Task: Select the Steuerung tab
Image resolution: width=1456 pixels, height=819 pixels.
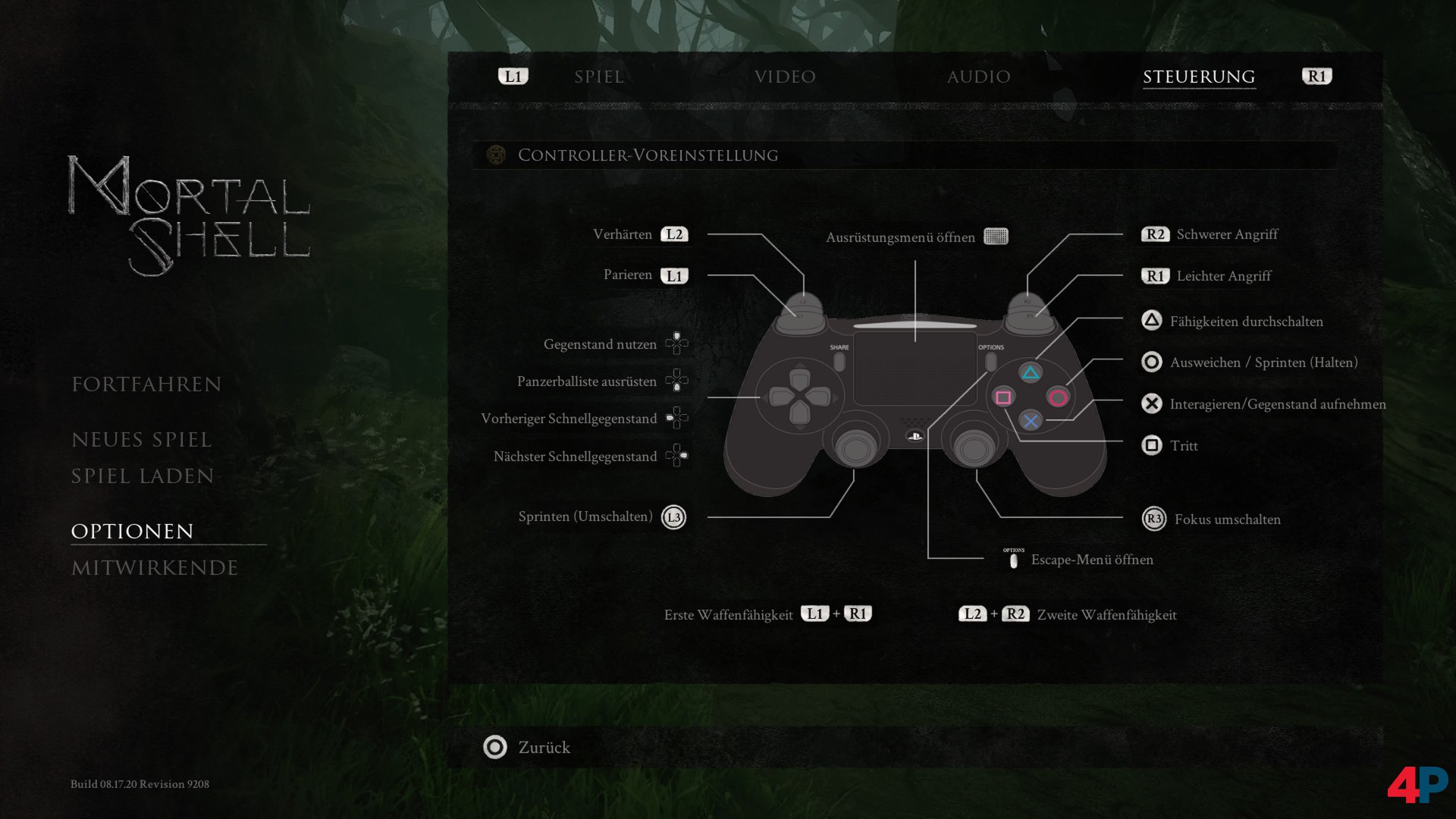Action: point(1198,77)
